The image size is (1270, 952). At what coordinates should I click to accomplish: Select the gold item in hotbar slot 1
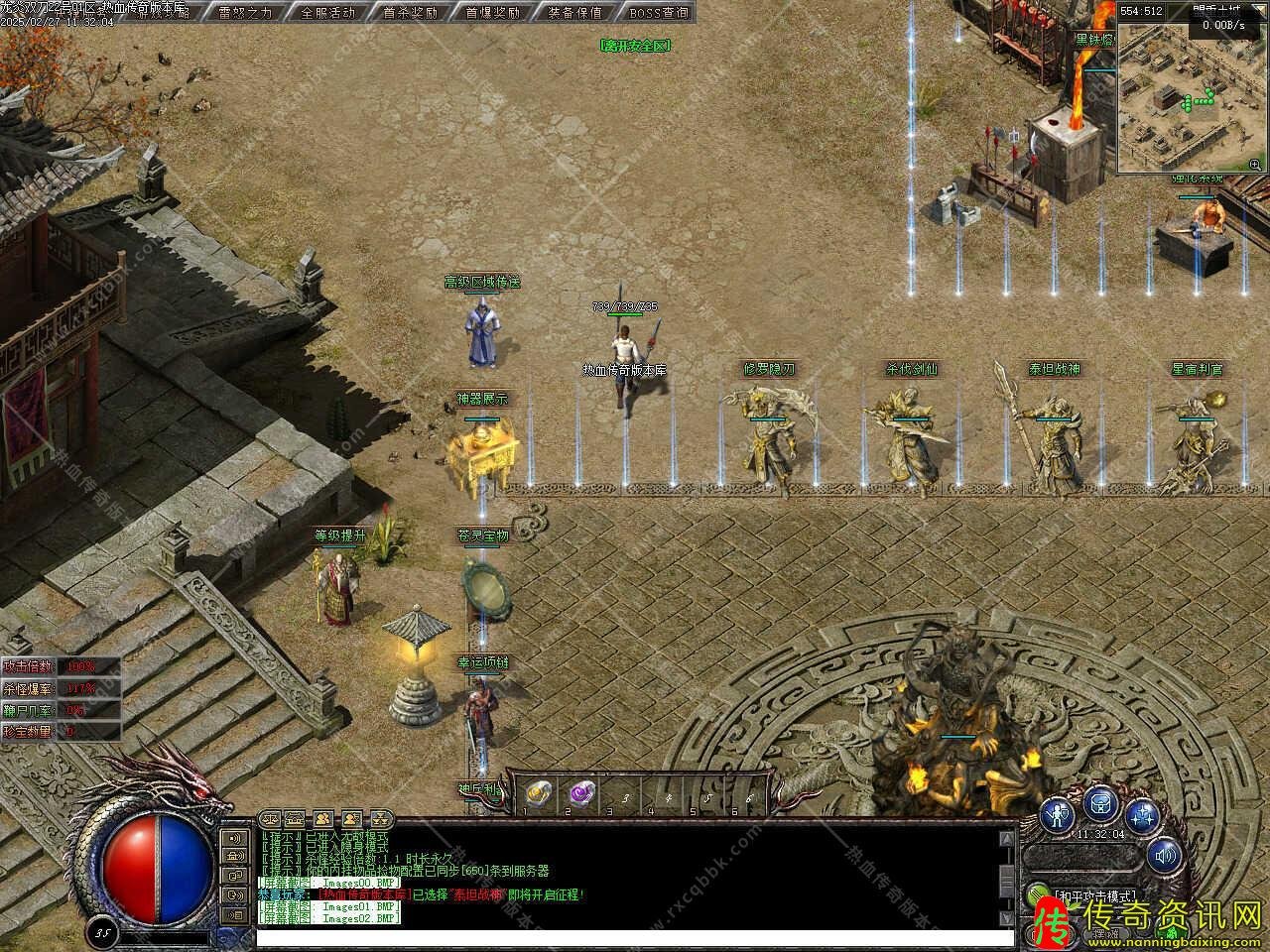click(x=537, y=792)
